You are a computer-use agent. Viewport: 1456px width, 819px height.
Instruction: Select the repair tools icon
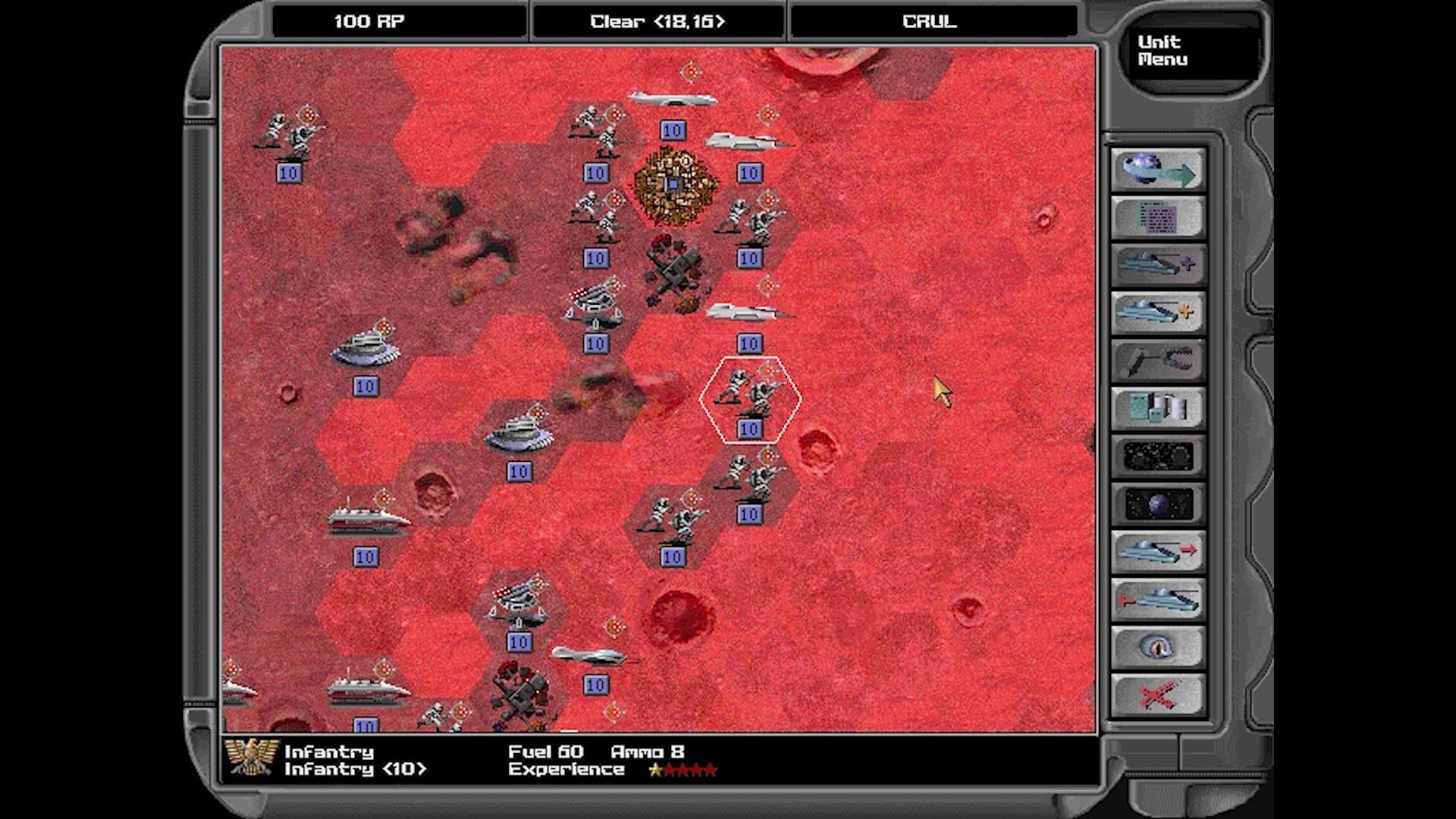1156,360
